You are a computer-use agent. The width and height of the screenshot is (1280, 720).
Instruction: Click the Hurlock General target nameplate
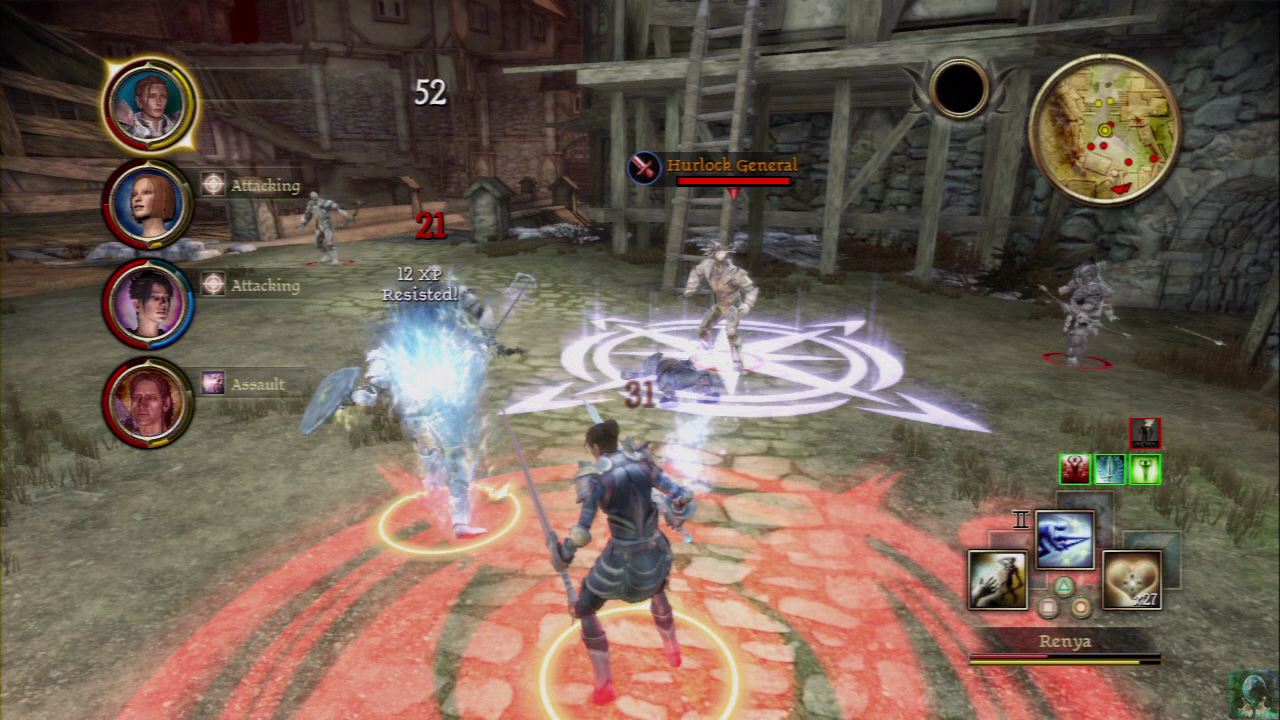[x=731, y=166]
